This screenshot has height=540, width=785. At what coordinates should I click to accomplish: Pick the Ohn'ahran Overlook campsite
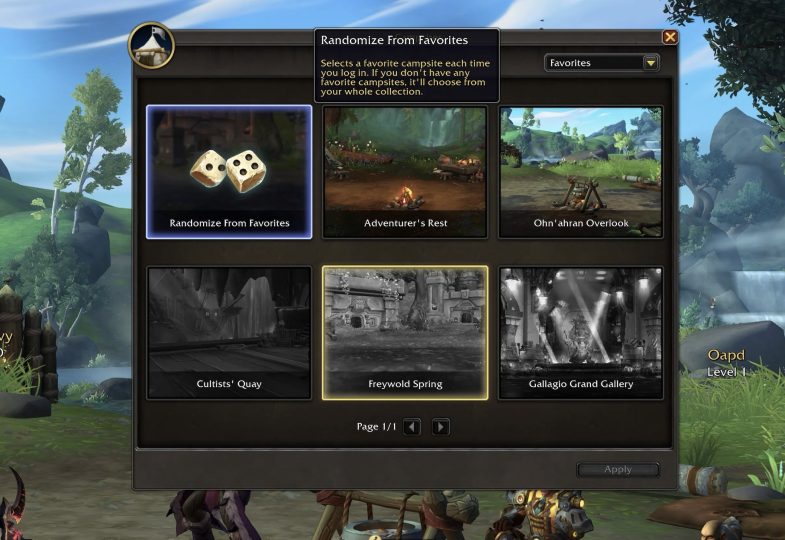[581, 172]
